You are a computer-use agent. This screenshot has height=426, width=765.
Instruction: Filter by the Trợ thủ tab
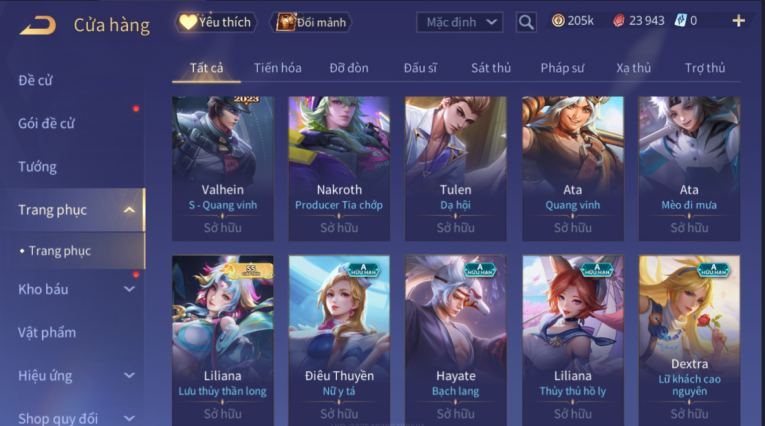[705, 68]
